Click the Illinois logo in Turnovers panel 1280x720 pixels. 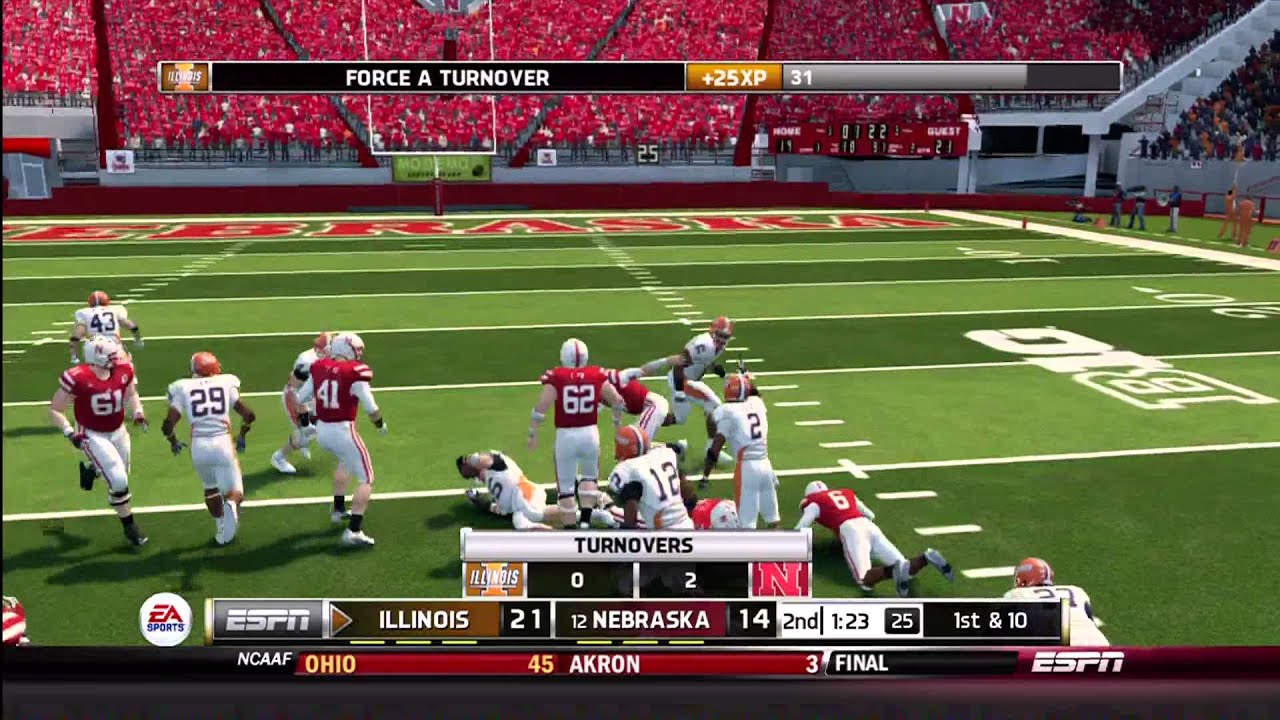point(494,579)
